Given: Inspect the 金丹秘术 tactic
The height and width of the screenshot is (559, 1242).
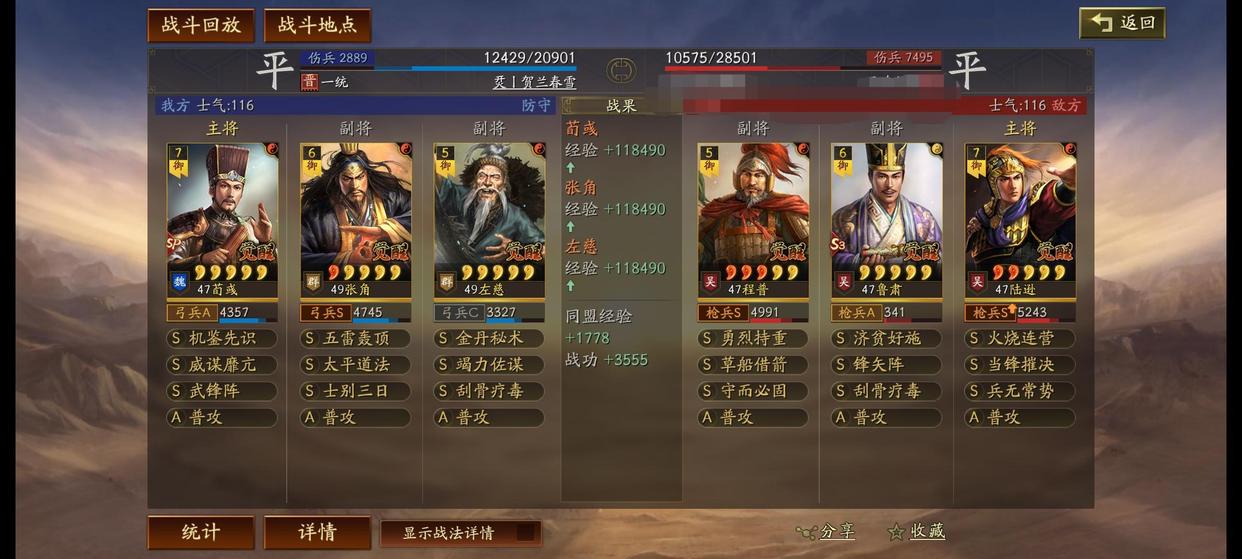Looking at the screenshot, I should [x=489, y=339].
